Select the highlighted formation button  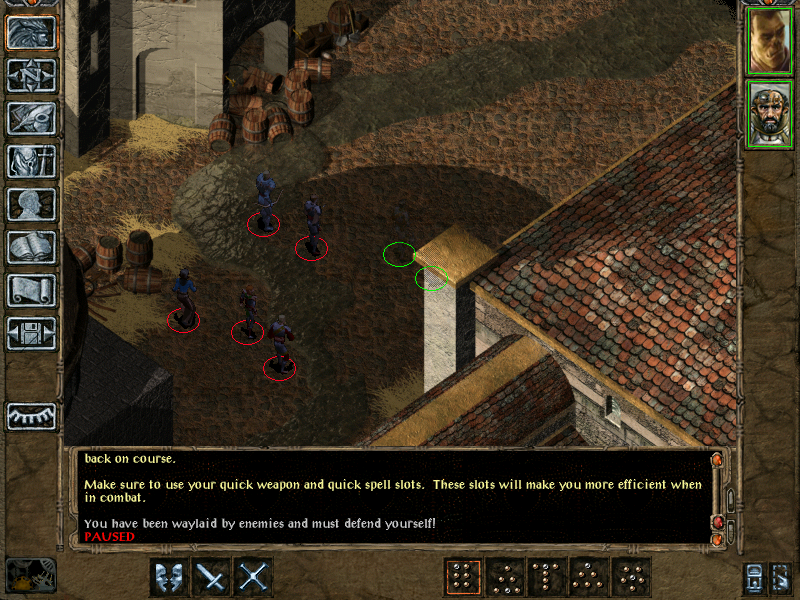click(x=463, y=577)
